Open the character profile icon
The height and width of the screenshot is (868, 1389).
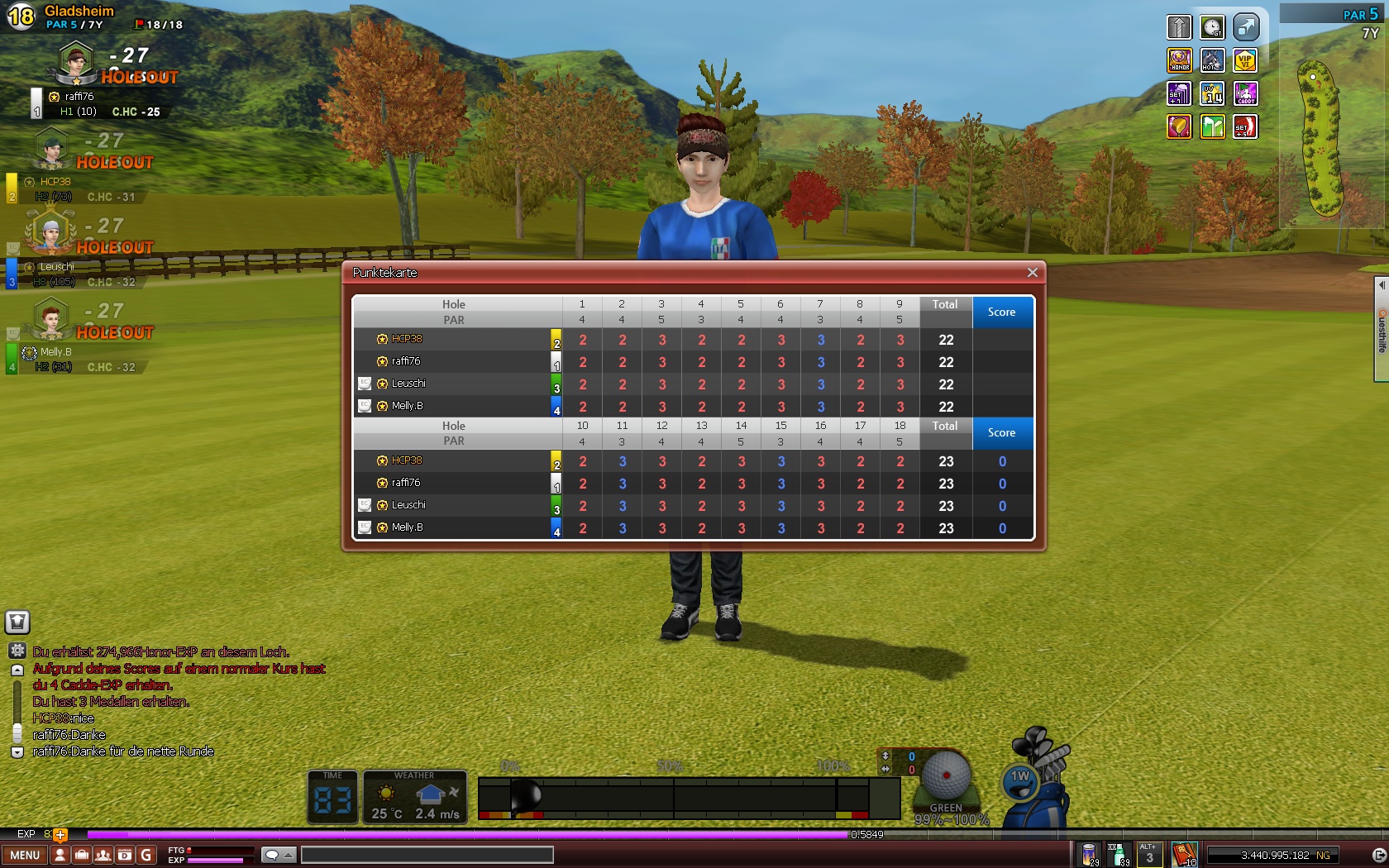pyautogui.click(x=60, y=855)
